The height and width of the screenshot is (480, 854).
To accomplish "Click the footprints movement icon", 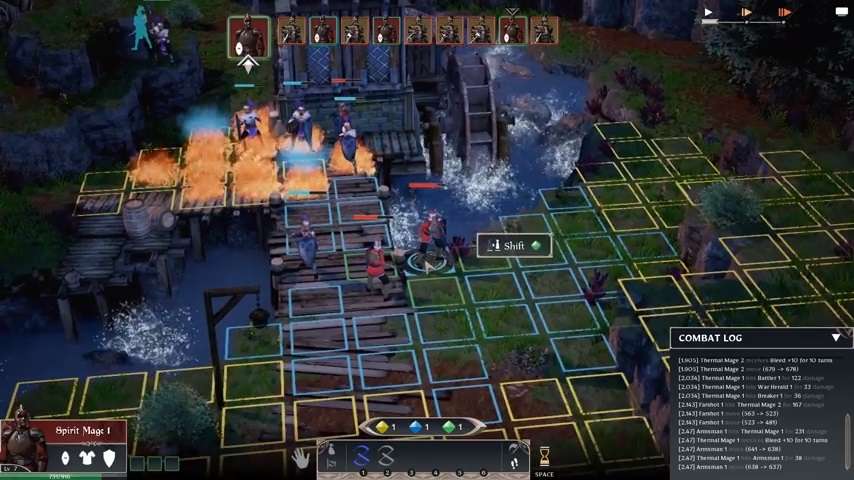I will tap(514, 462).
